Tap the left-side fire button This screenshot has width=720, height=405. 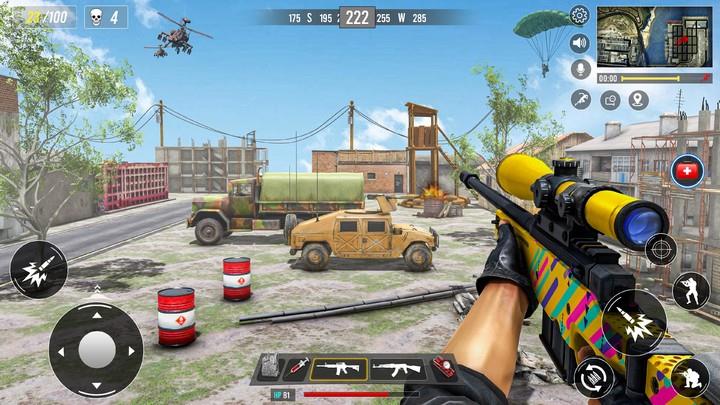(38, 269)
